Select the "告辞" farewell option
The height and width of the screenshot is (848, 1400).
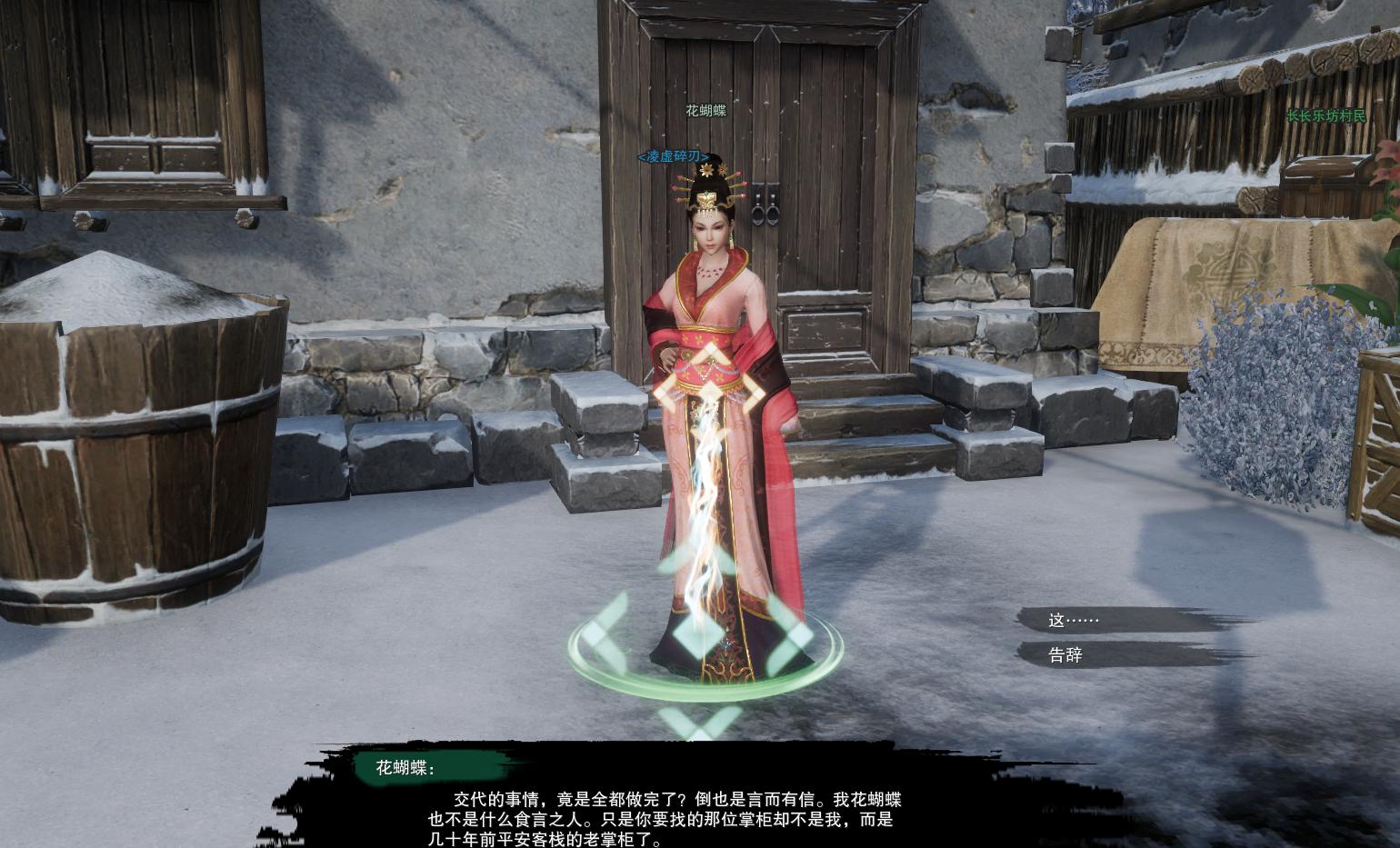click(1066, 655)
